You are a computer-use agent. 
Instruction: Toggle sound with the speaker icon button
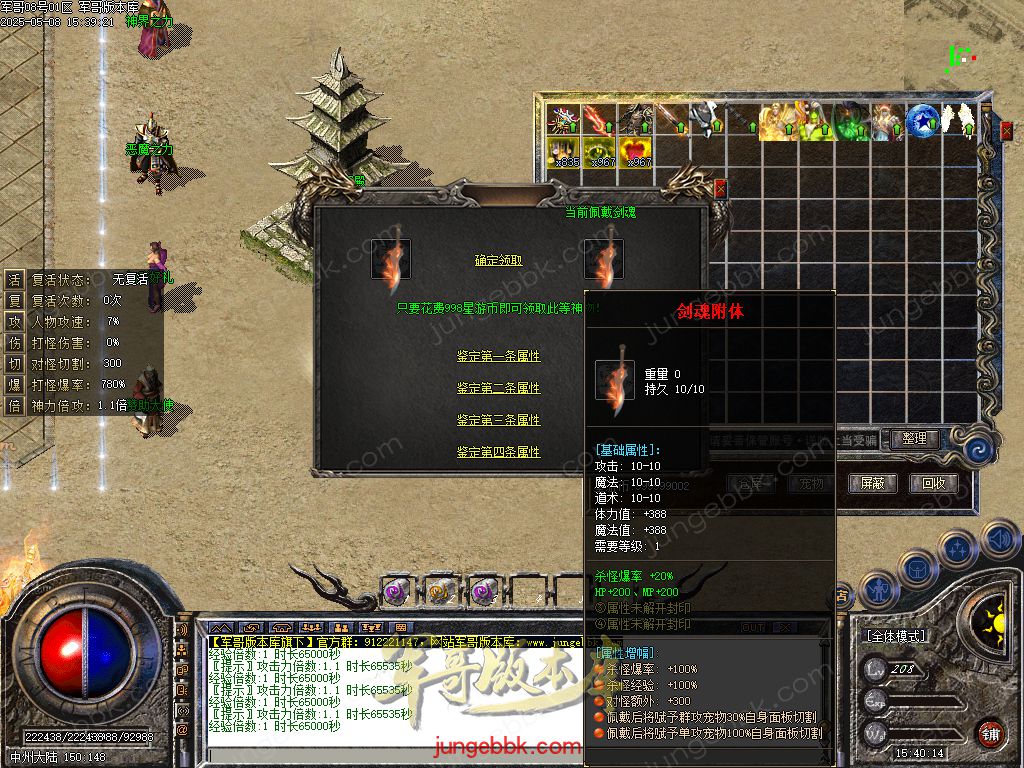click(999, 540)
